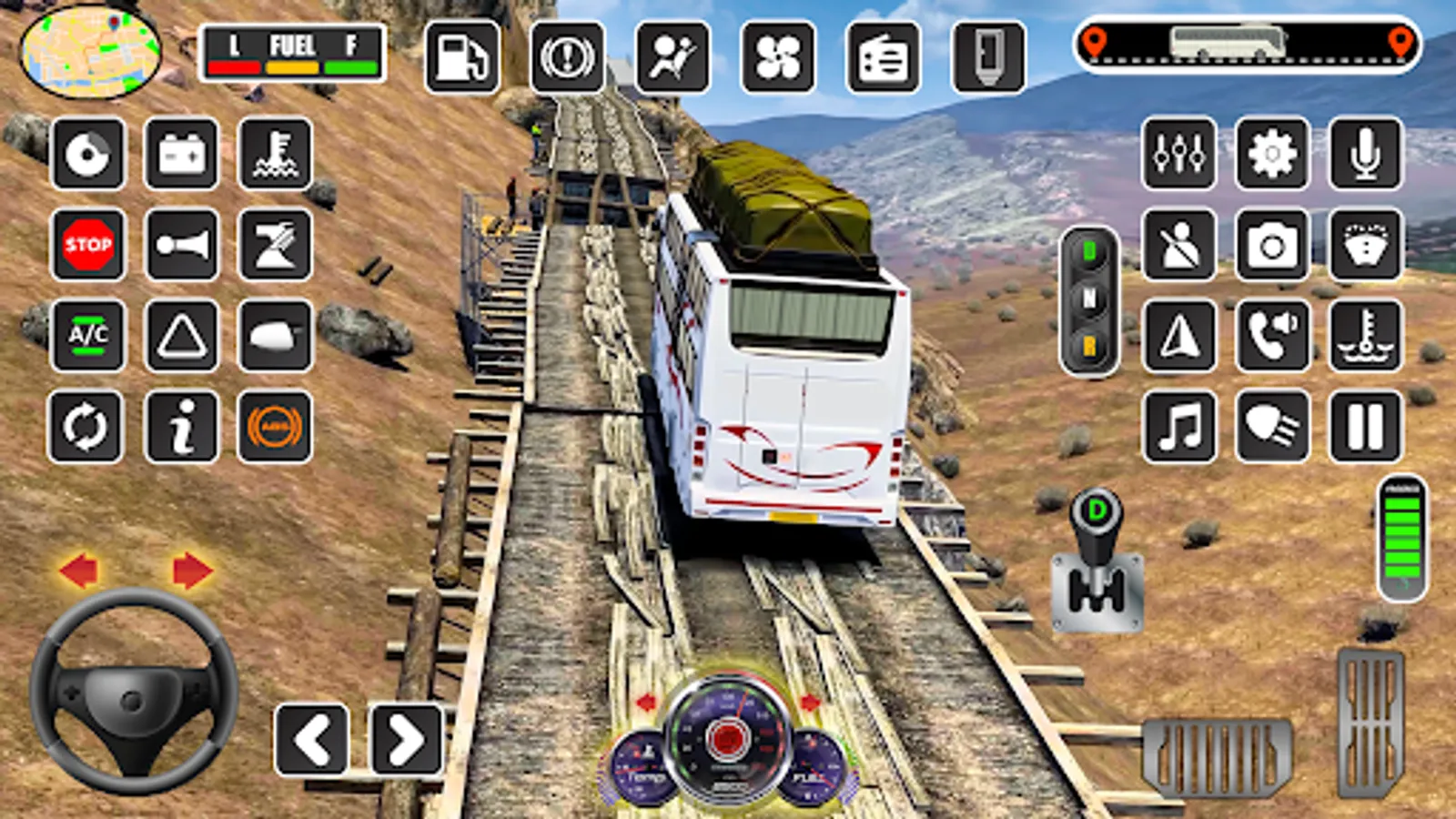
Task: Steer with the right chevron button
Action: 406,740
